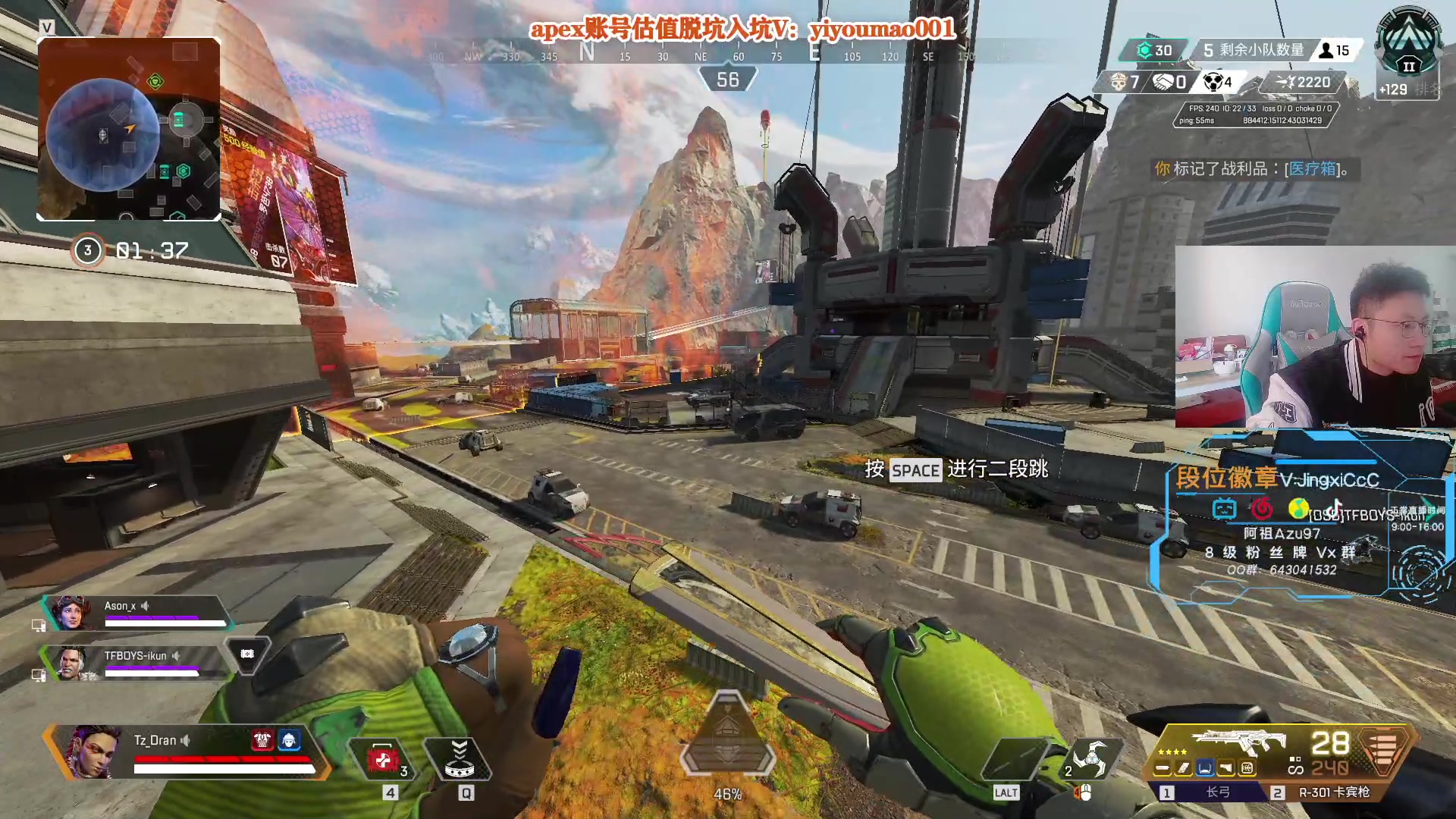Activate the bracelet tactical ability
The height and width of the screenshot is (819, 1456).
tap(460, 759)
